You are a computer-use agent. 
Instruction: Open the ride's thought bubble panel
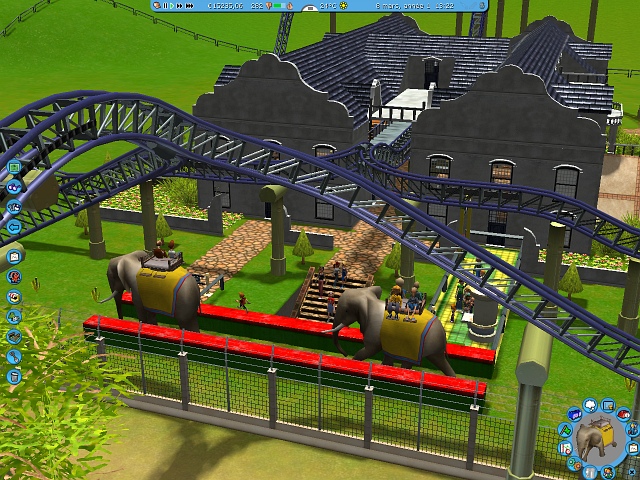coord(590,404)
